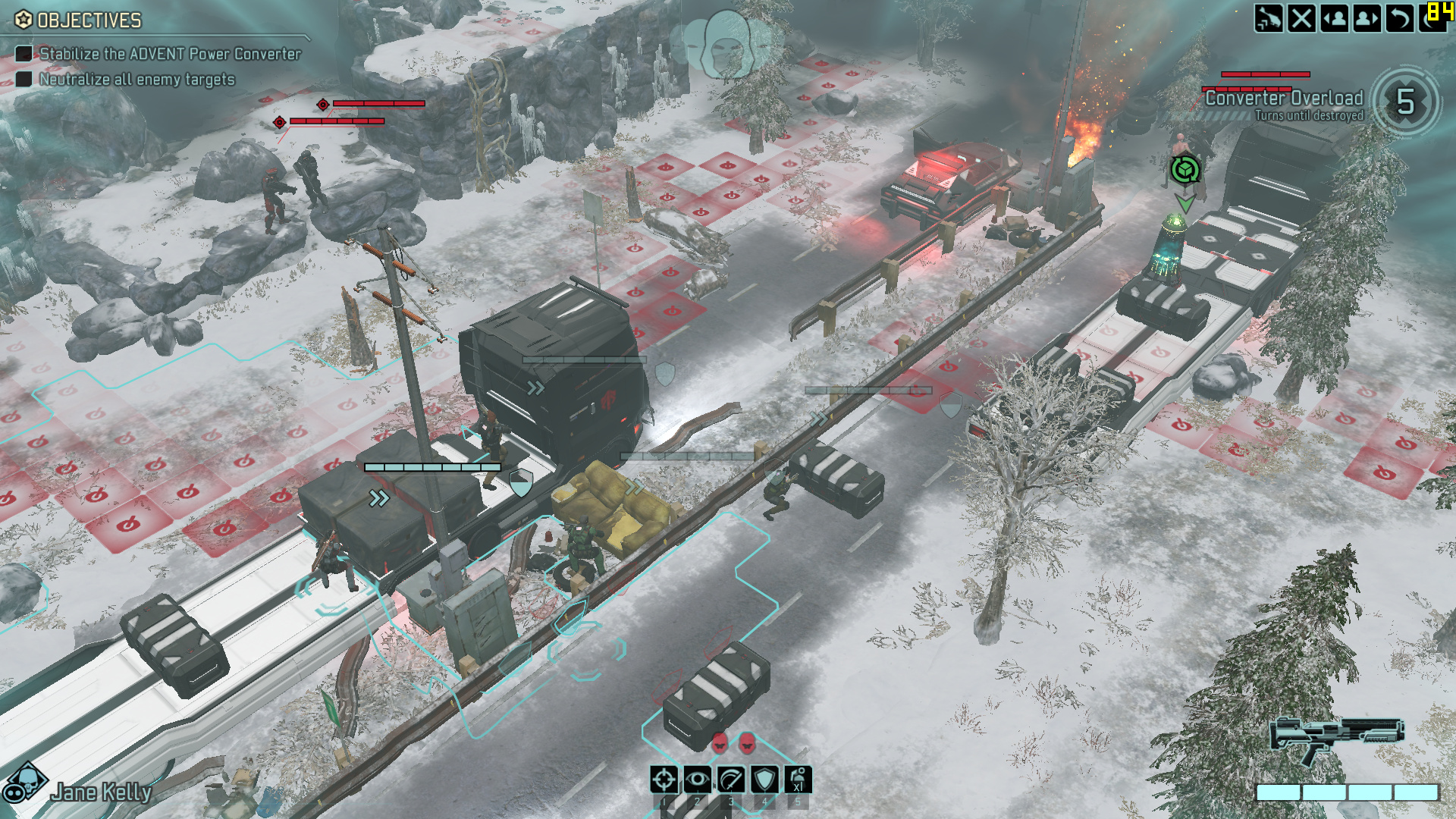Use the sword slash ability
The height and width of the screenshot is (819, 1456).
click(x=731, y=779)
